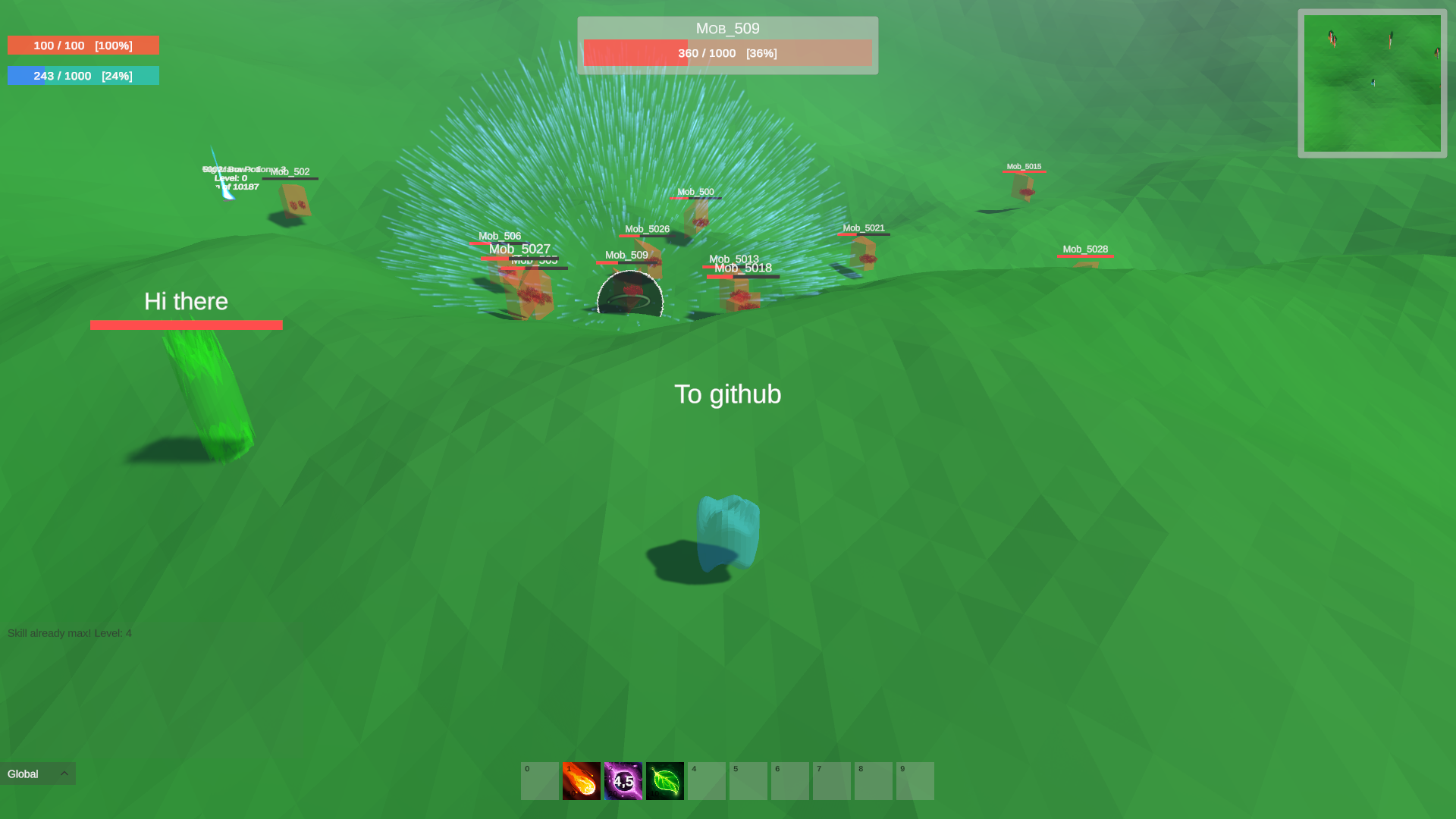Select empty hotbar slot 9

tap(915, 780)
